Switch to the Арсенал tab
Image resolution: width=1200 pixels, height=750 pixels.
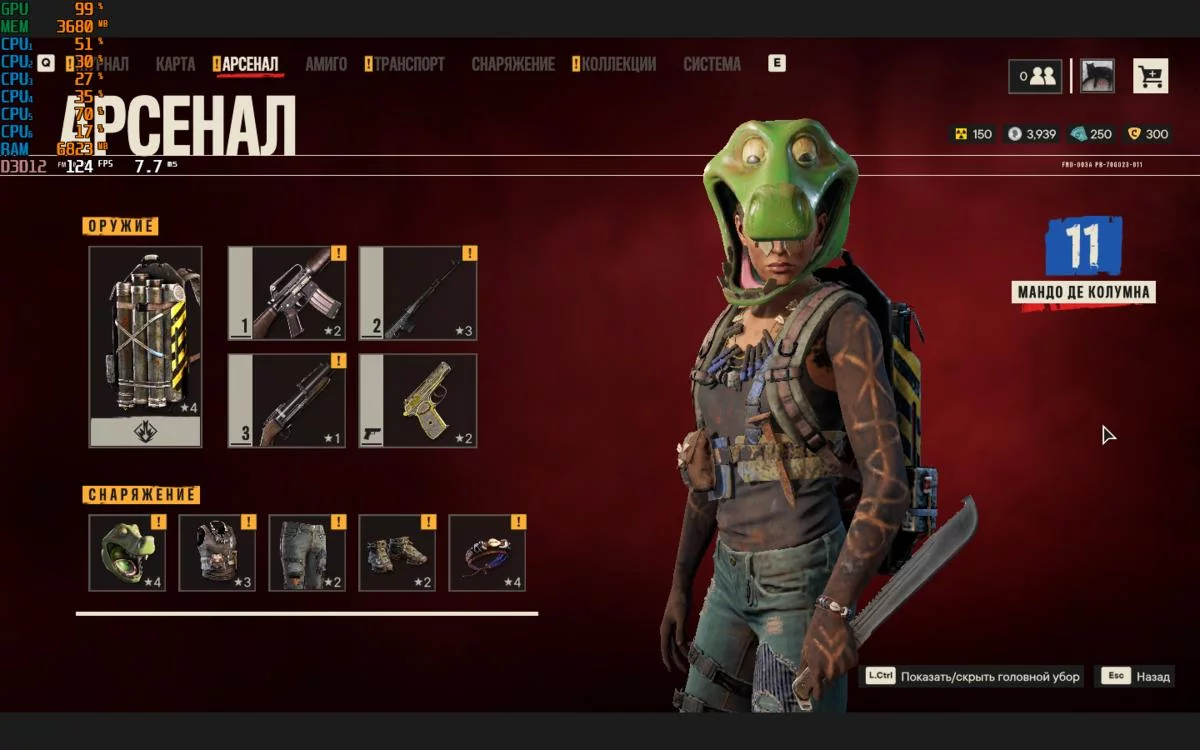[250, 64]
